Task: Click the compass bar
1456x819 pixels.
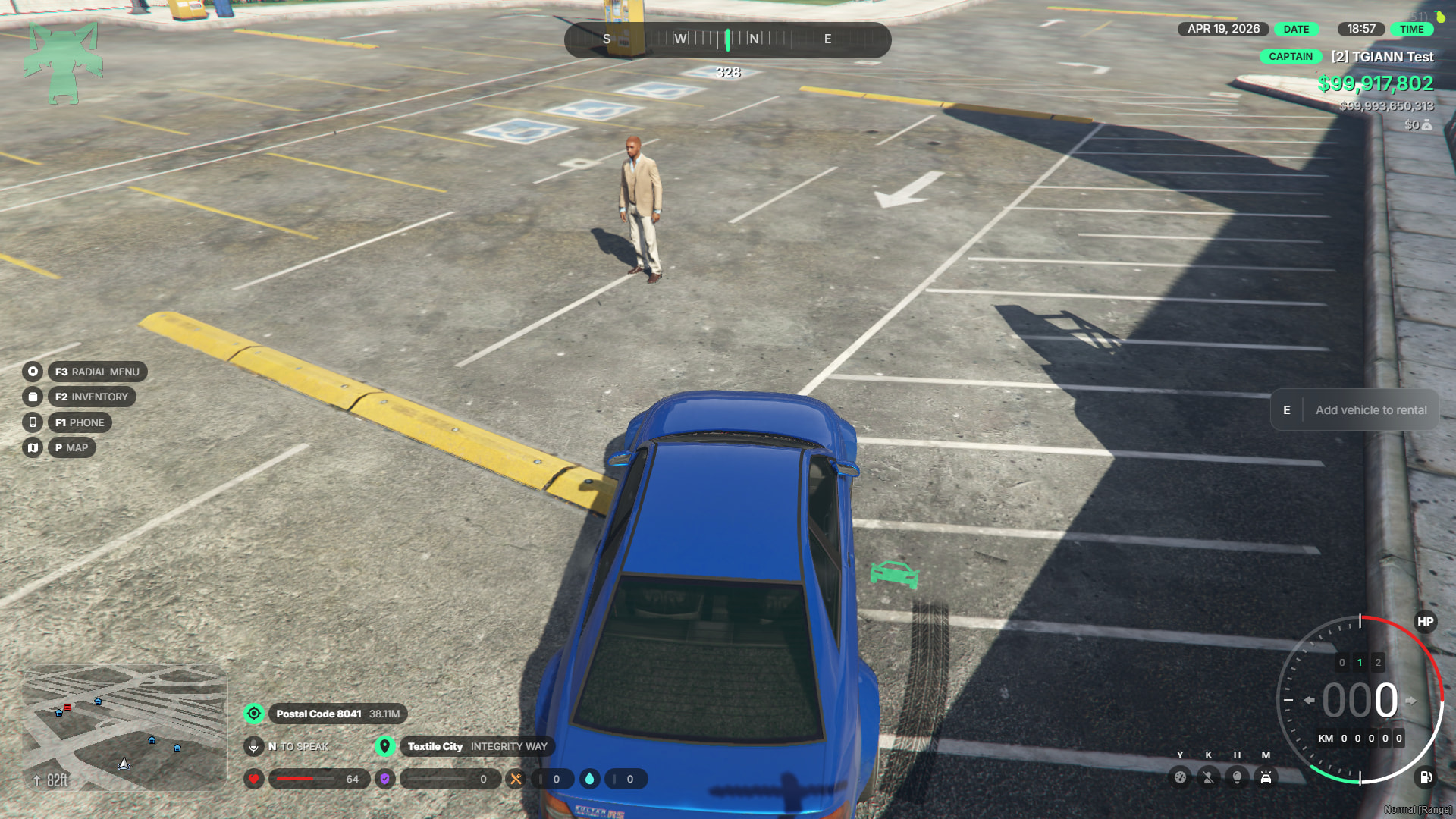Action: [727, 39]
